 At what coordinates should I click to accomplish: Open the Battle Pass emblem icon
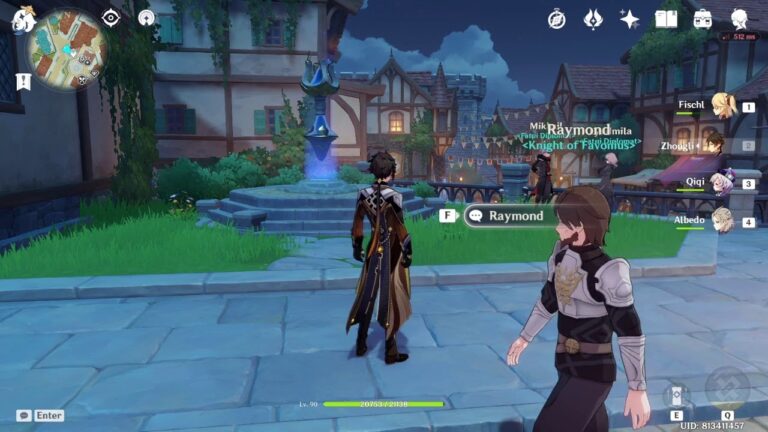tap(593, 19)
